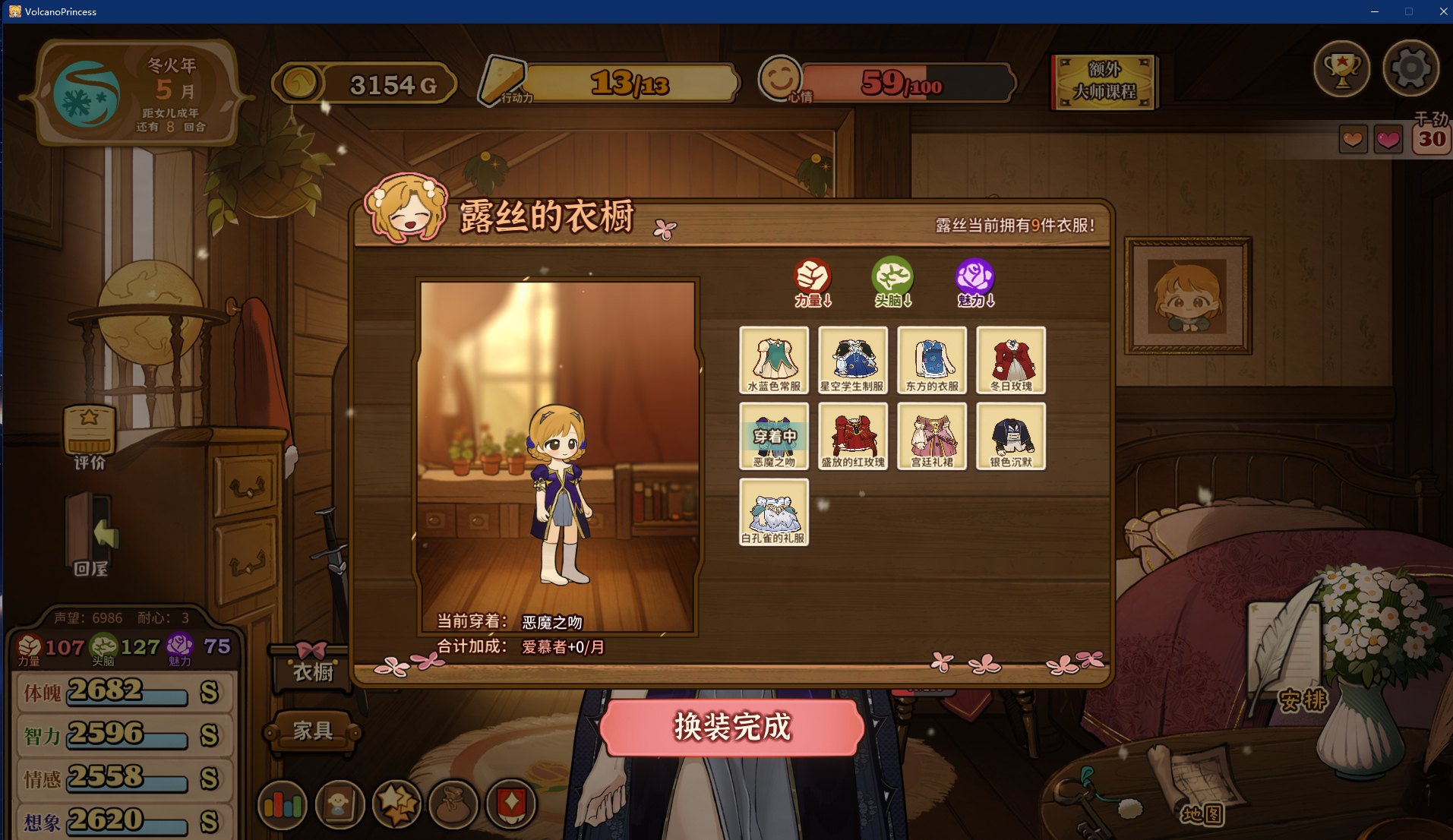Image resolution: width=1453 pixels, height=840 pixels.
Task: Open the trophy achievements screen
Action: (1342, 68)
